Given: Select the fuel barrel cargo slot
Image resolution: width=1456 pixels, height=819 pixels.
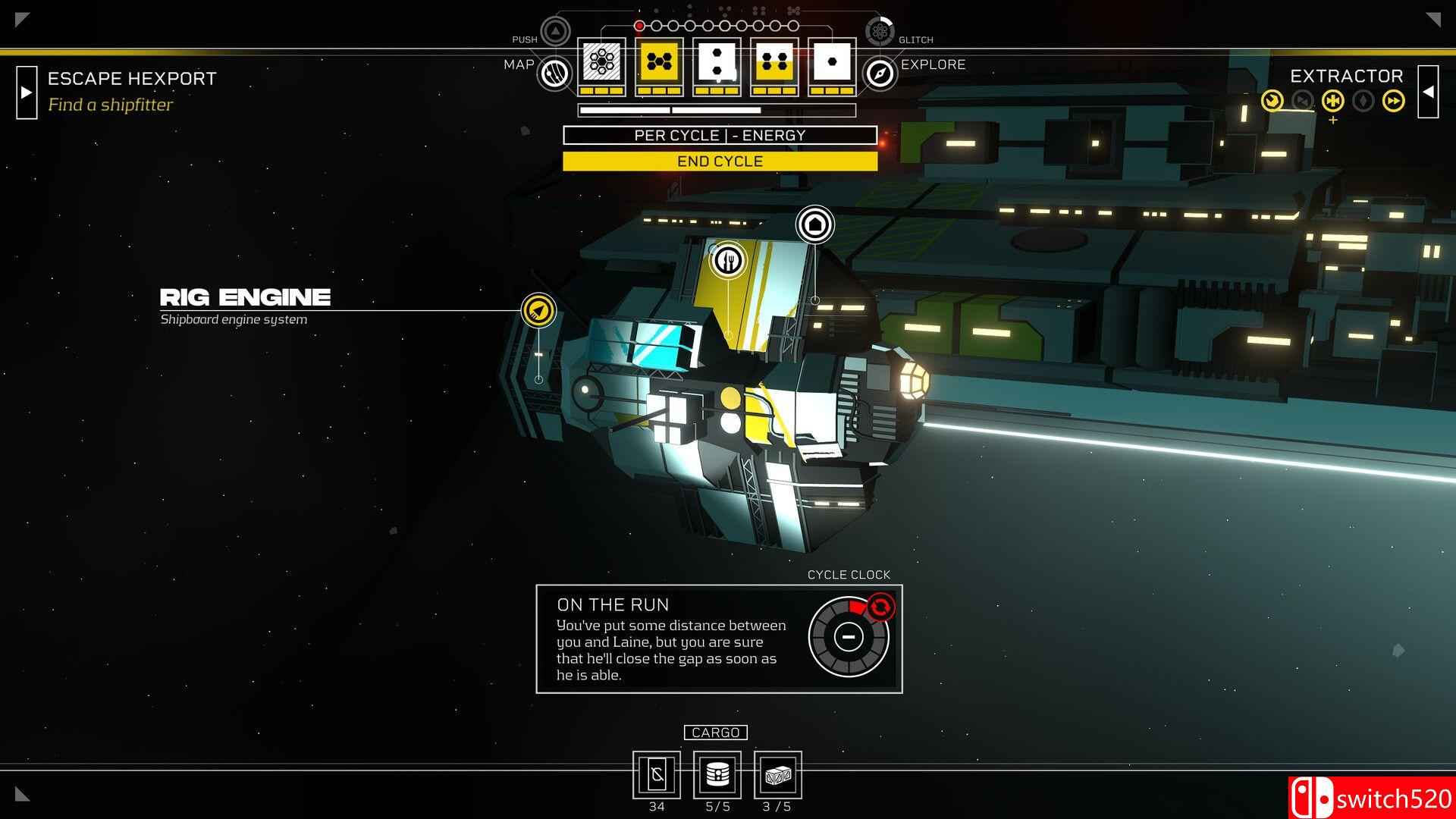Looking at the screenshot, I should click(717, 774).
